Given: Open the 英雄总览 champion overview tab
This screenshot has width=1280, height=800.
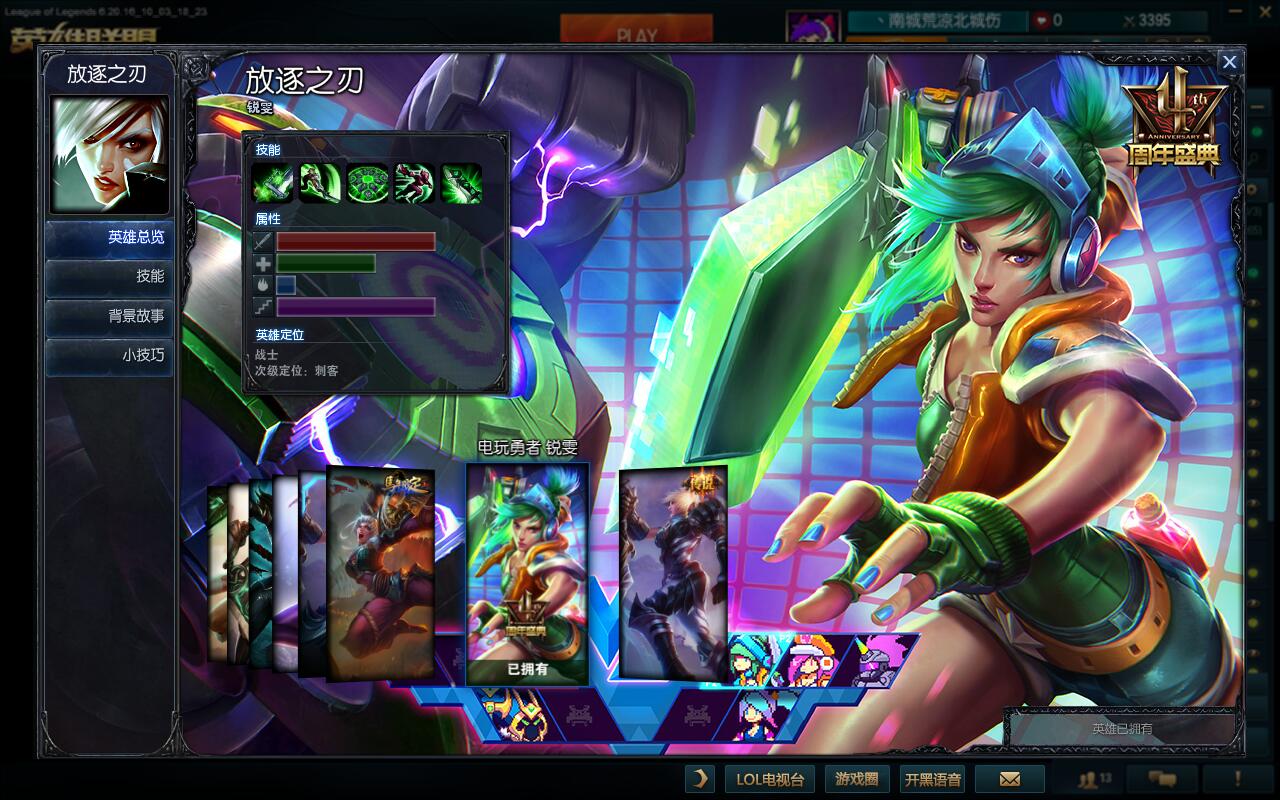Looking at the screenshot, I should click(x=109, y=238).
